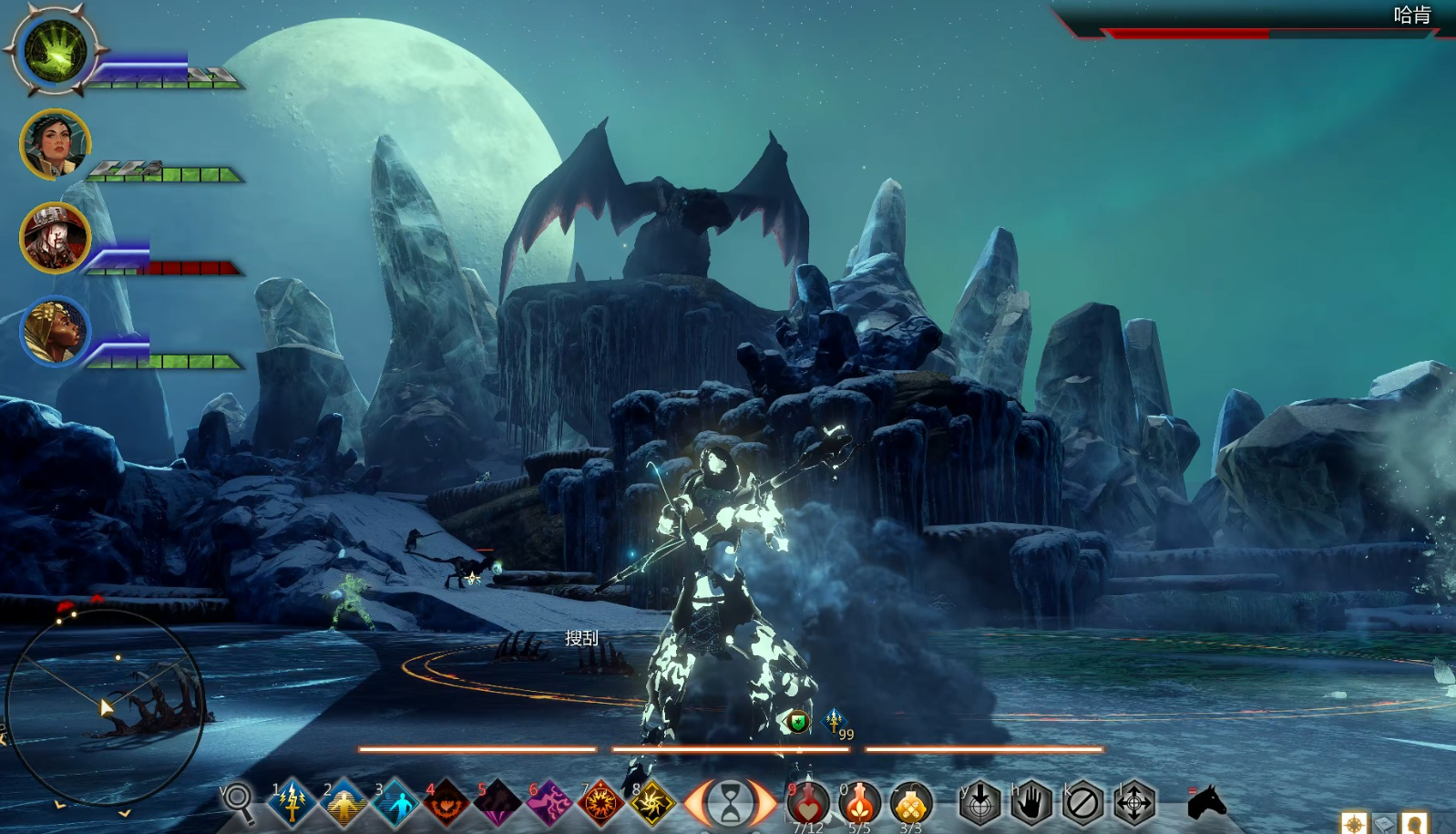The height and width of the screenshot is (834, 1456).
Task: Trigger the cyan running figure ability
Action: pos(395,803)
